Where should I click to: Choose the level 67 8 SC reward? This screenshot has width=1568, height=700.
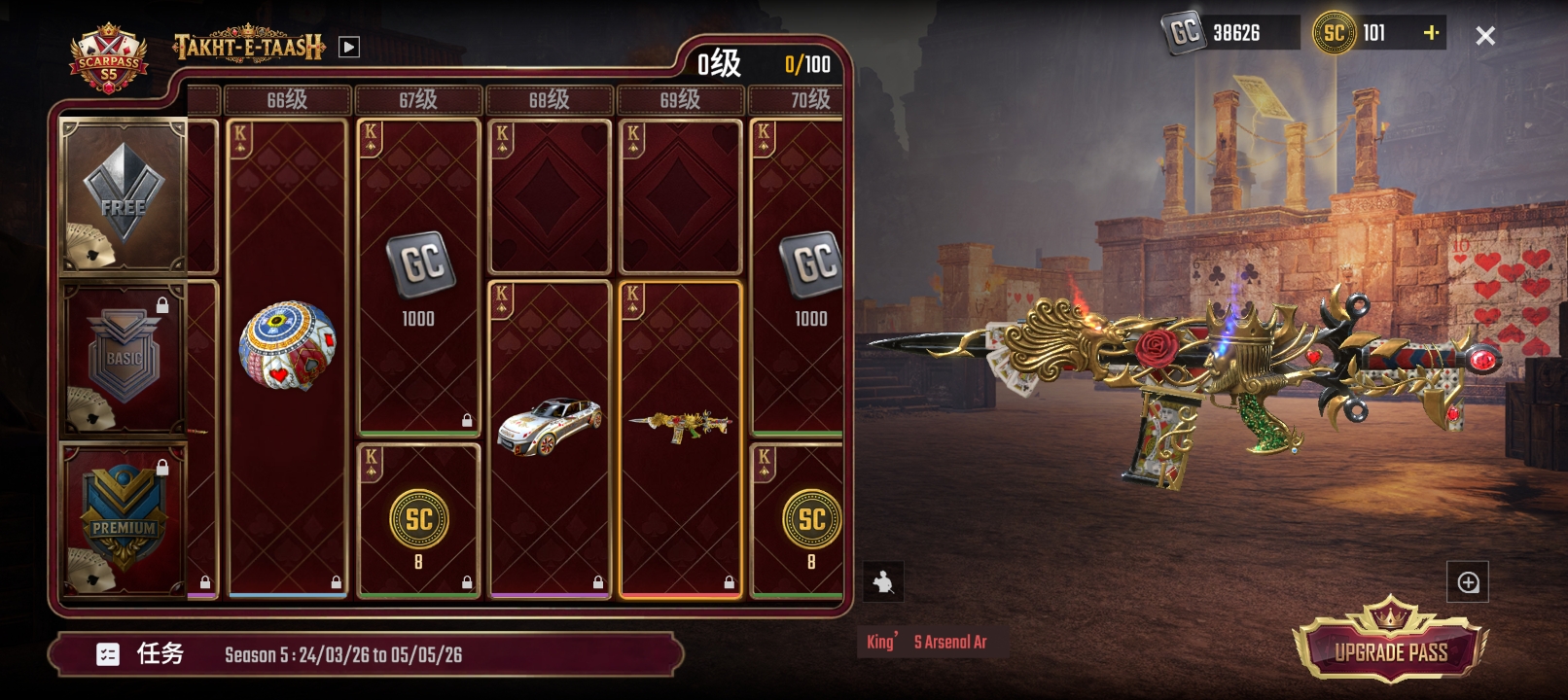(418, 525)
